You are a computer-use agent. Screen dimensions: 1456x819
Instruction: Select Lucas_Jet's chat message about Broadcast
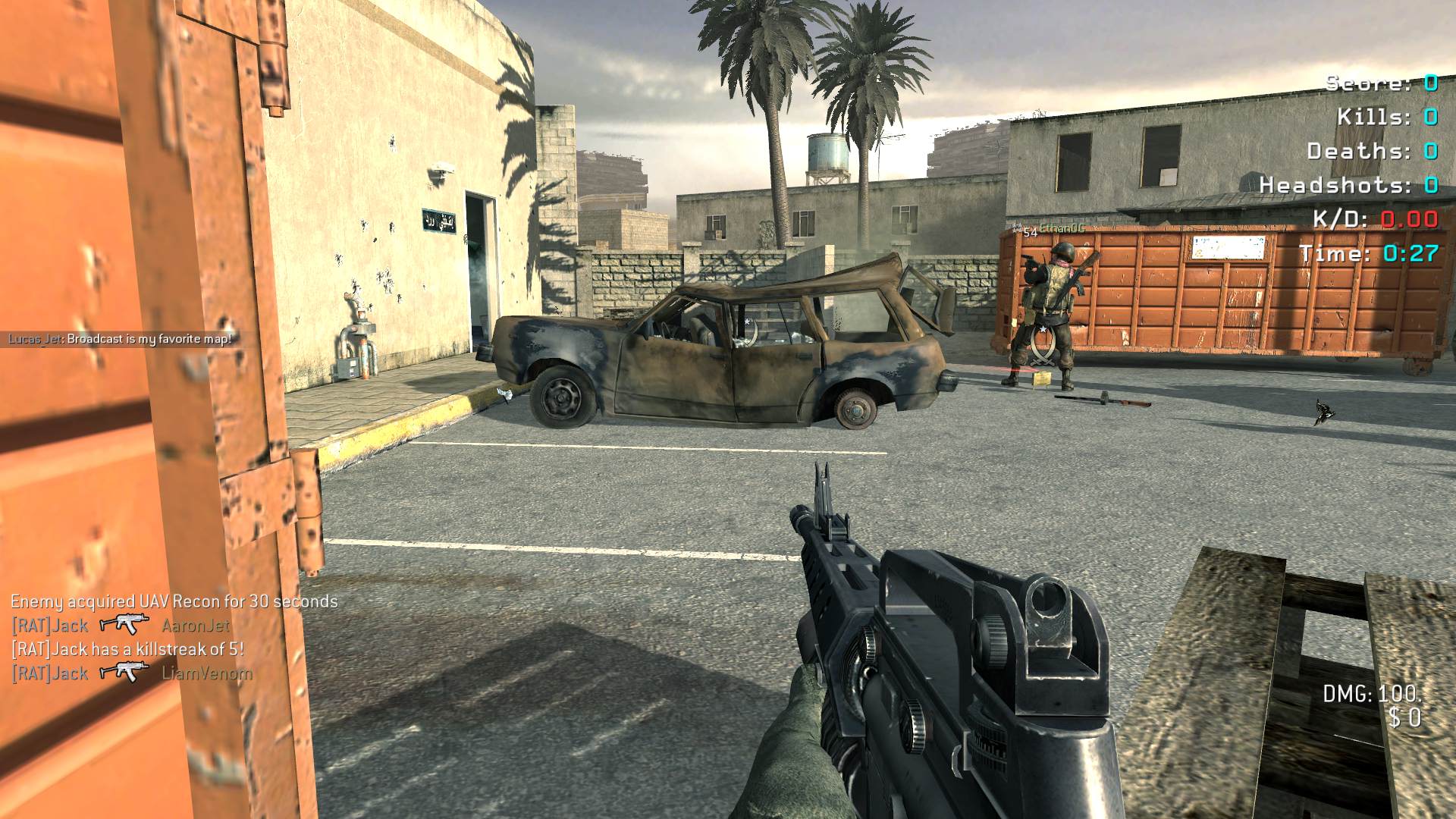pyautogui.click(x=120, y=339)
